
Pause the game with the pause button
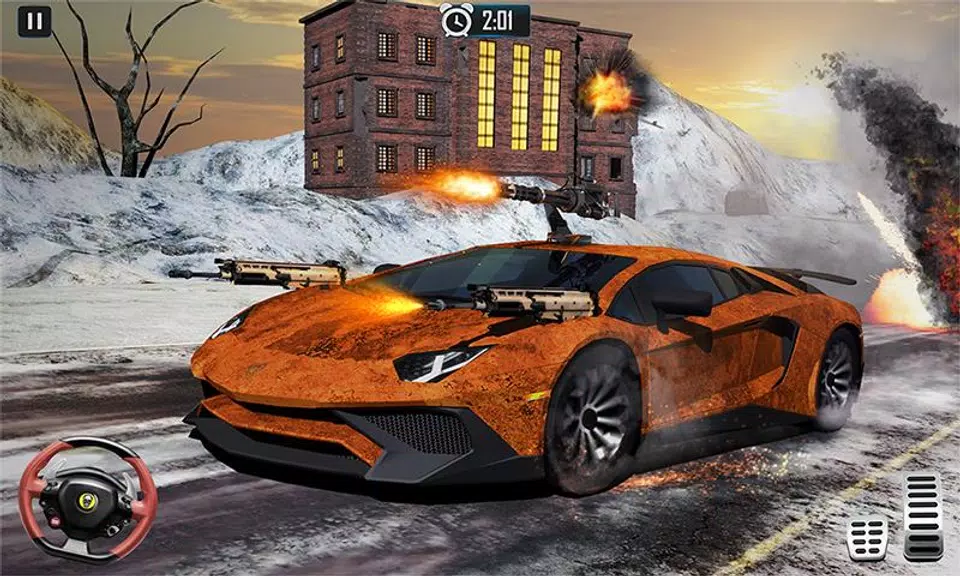34,21
